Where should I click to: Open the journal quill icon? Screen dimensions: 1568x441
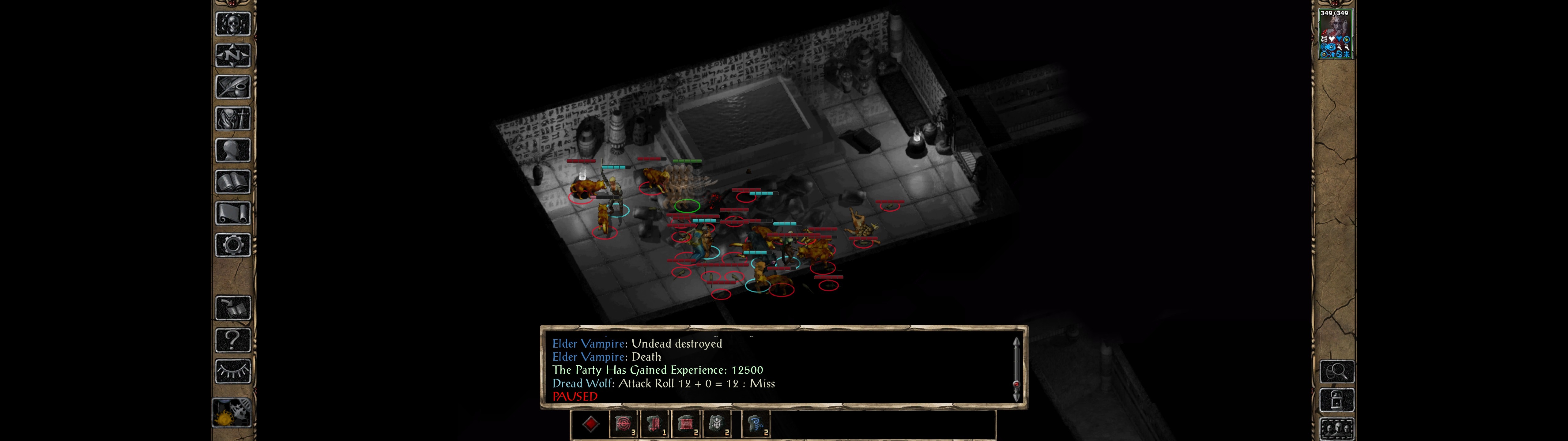click(233, 87)
